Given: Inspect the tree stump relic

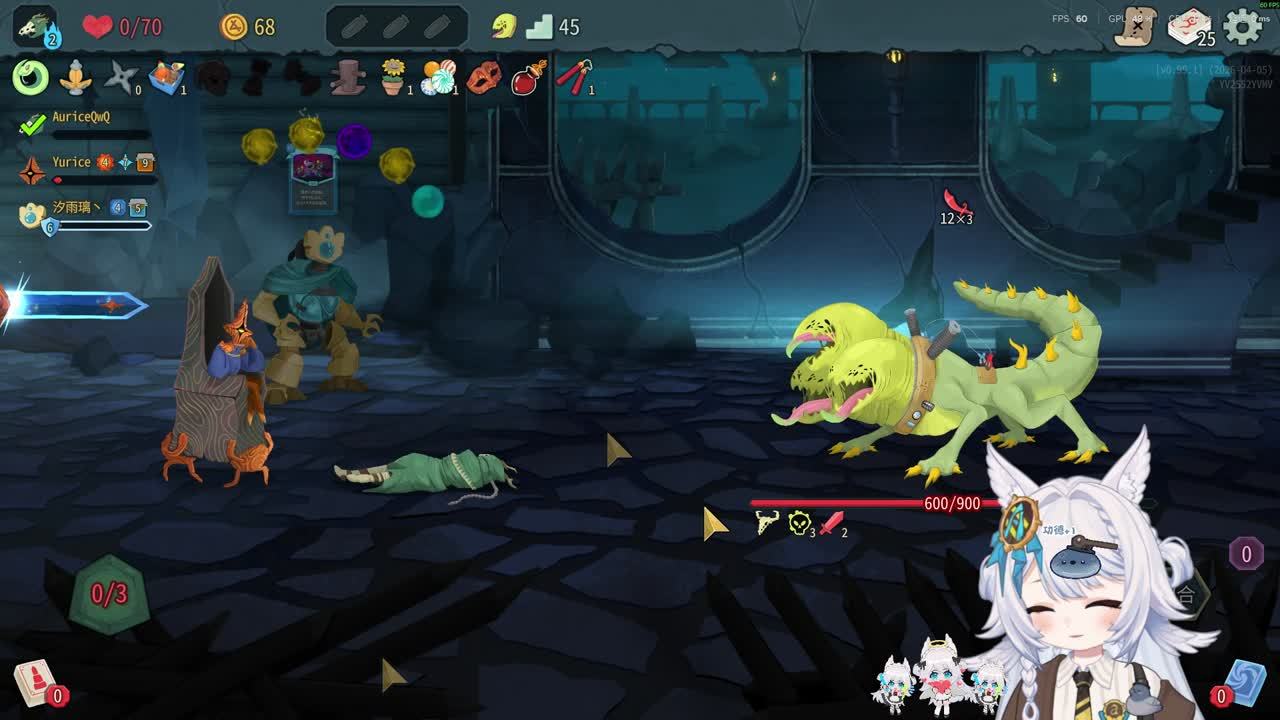Looking at the screenshot, I should [x=348, y=77].
